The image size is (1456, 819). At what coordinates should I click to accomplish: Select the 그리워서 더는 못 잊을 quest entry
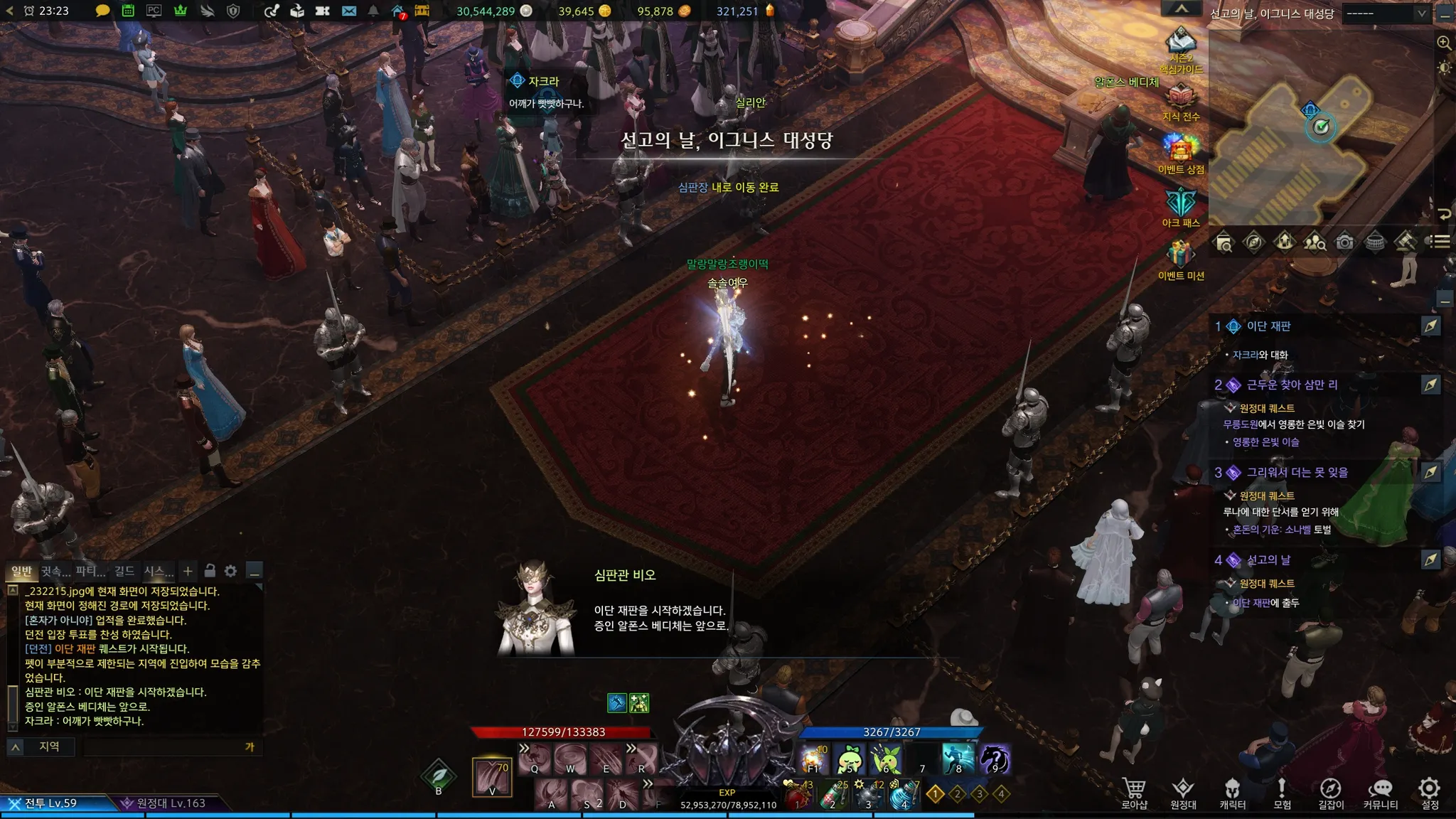1297,472
